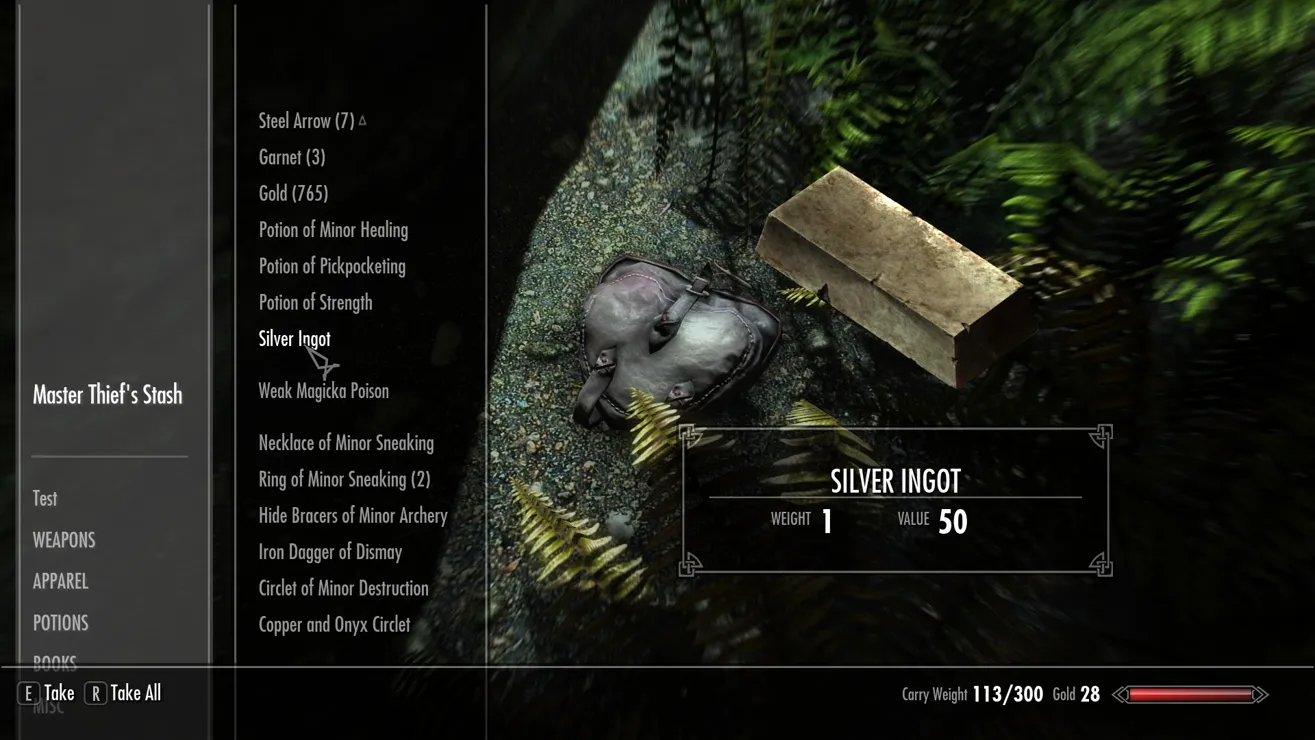
Task: Select Steel Arrow (7) in the stash
Action: click(x=306, y=121)
